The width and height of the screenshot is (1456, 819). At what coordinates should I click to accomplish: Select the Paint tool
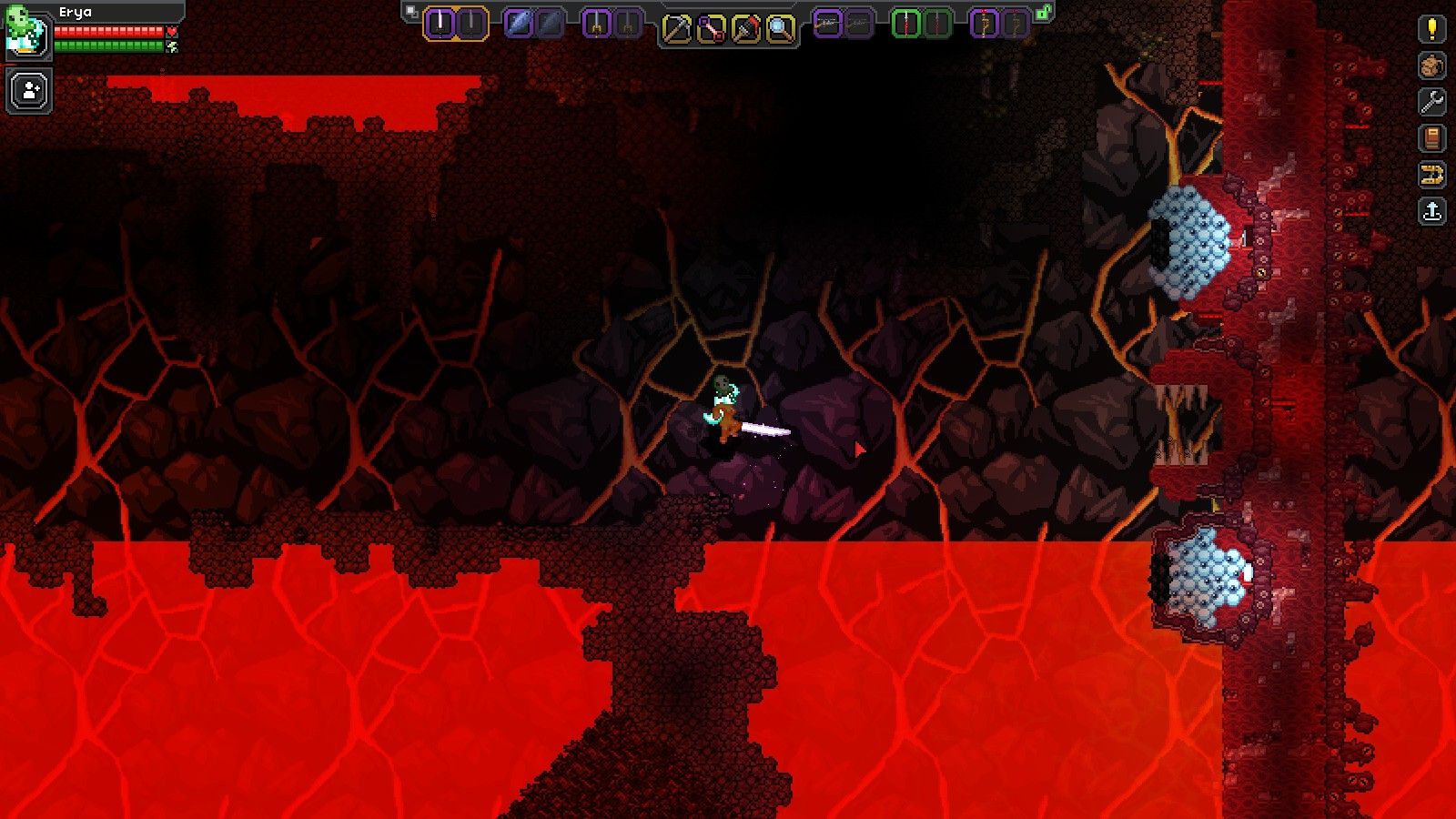click(744, 25)
